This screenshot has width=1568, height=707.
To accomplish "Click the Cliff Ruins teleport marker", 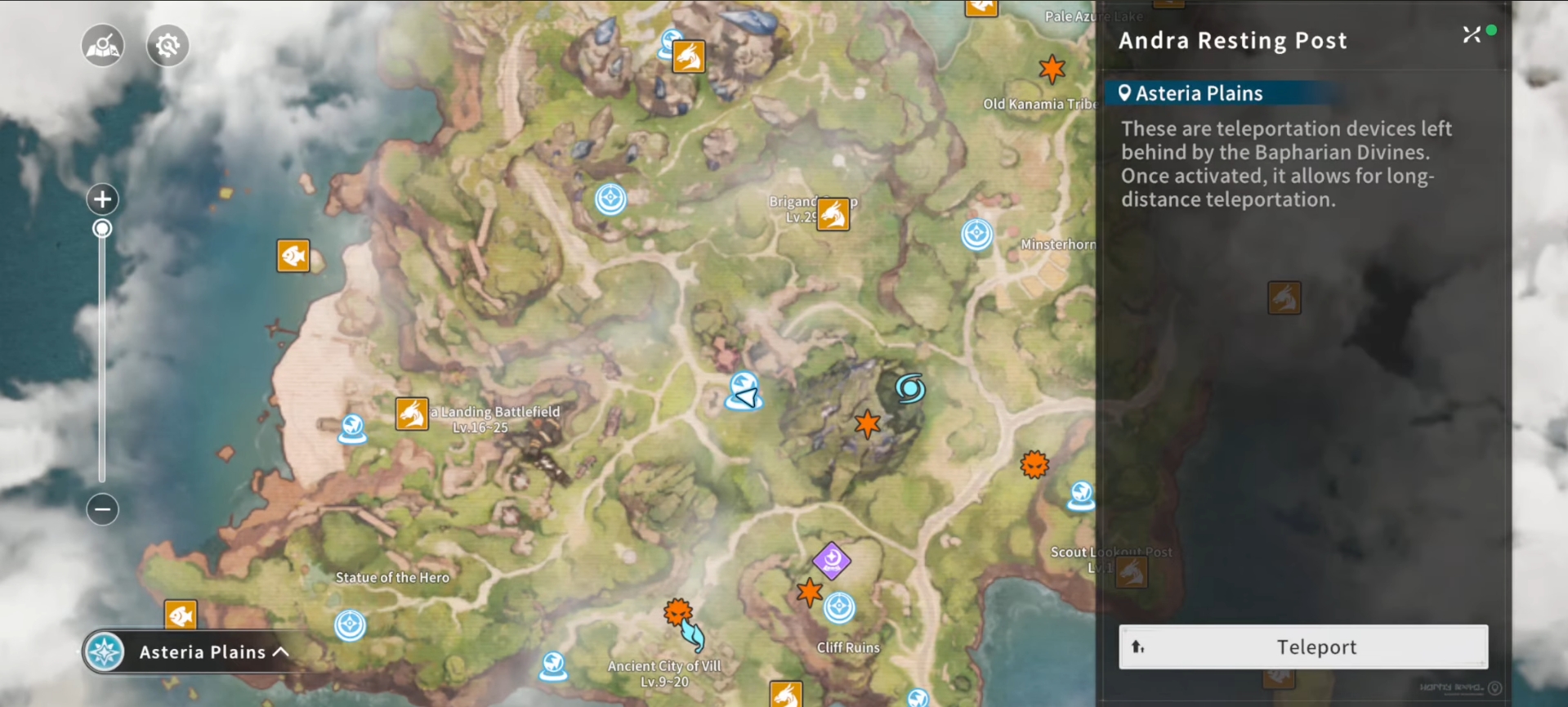I will pos(839,608).
